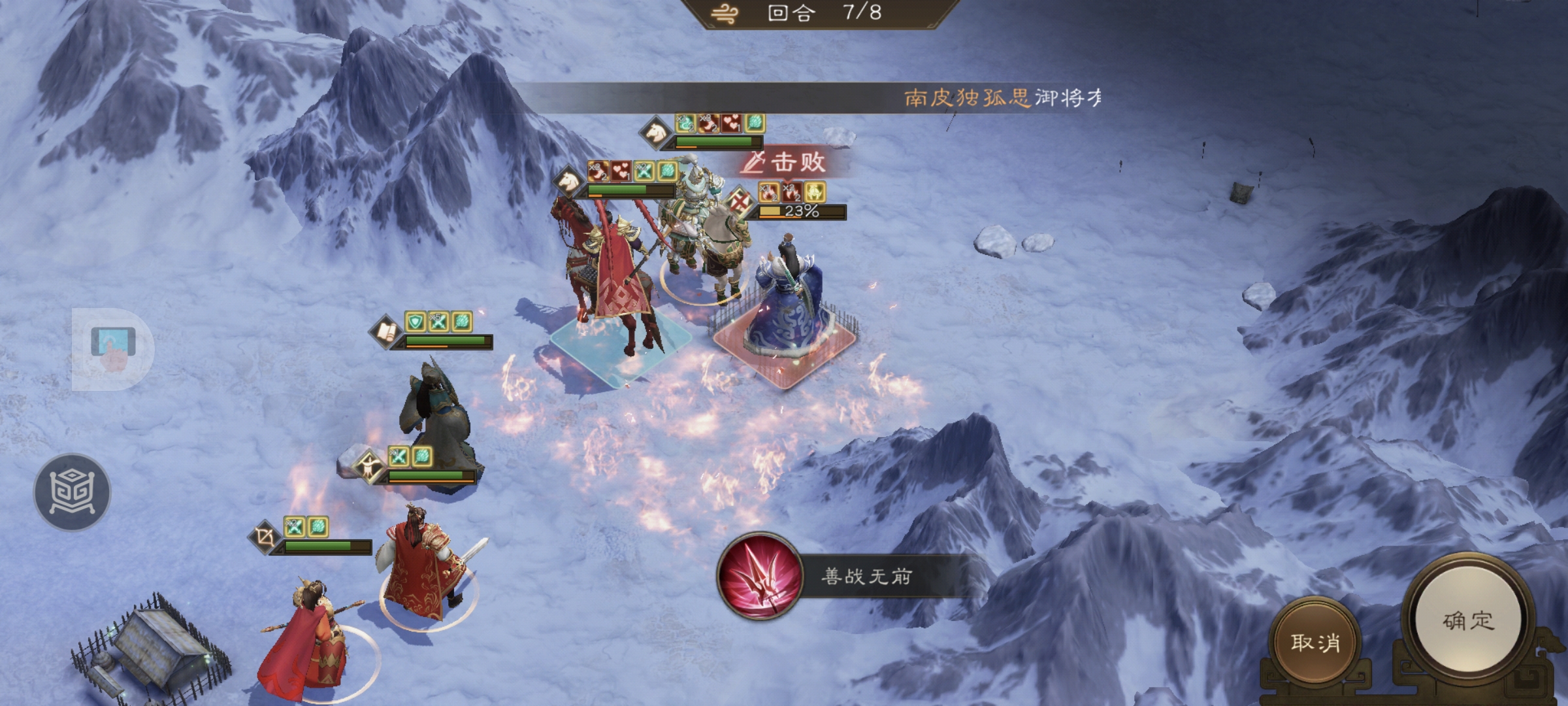Viewport: 1568px width, 706px height.
Task: Toggle the green serpent x1 buff icon
Action: pos(686,124)
